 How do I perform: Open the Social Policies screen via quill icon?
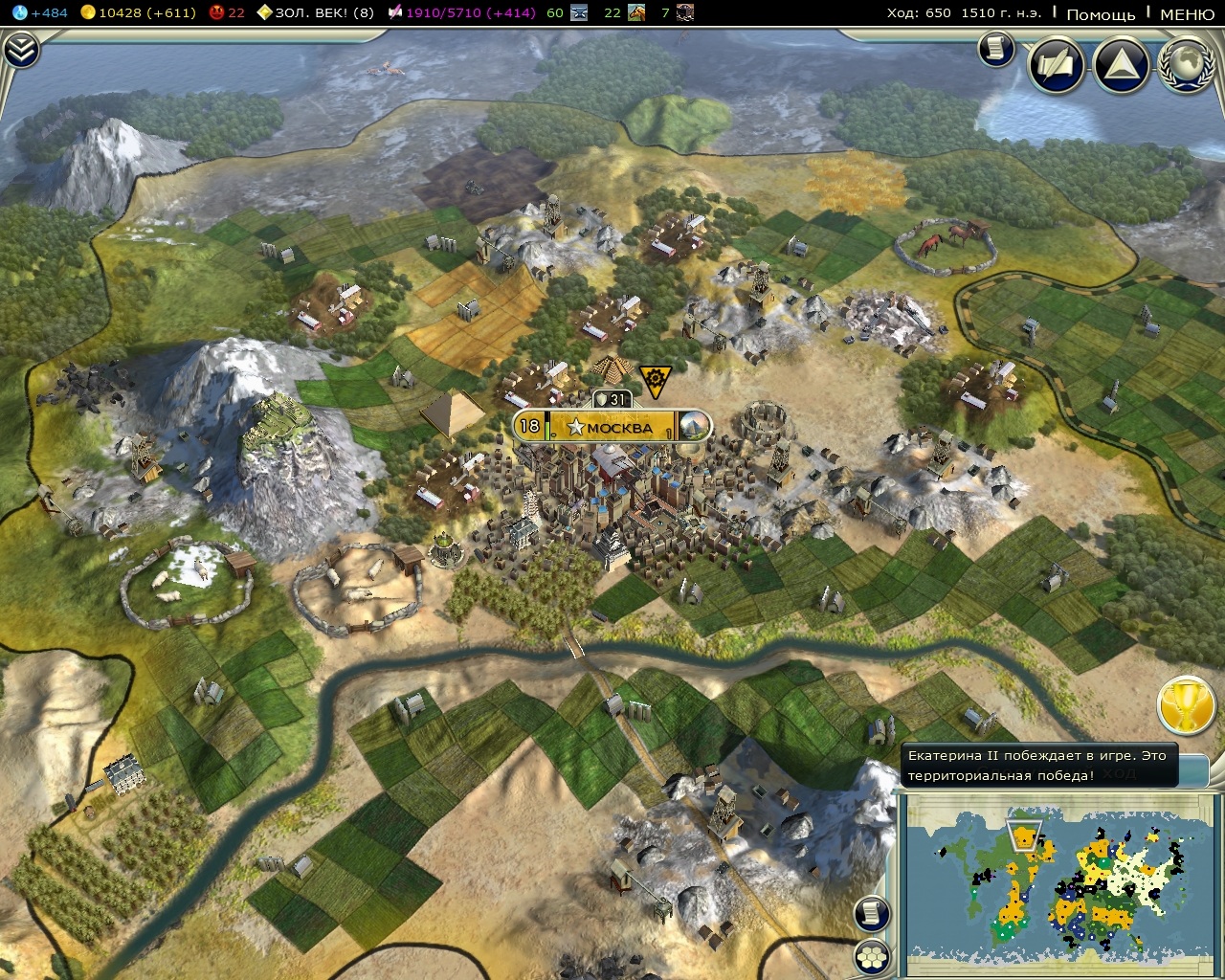tap(1056, 67)
